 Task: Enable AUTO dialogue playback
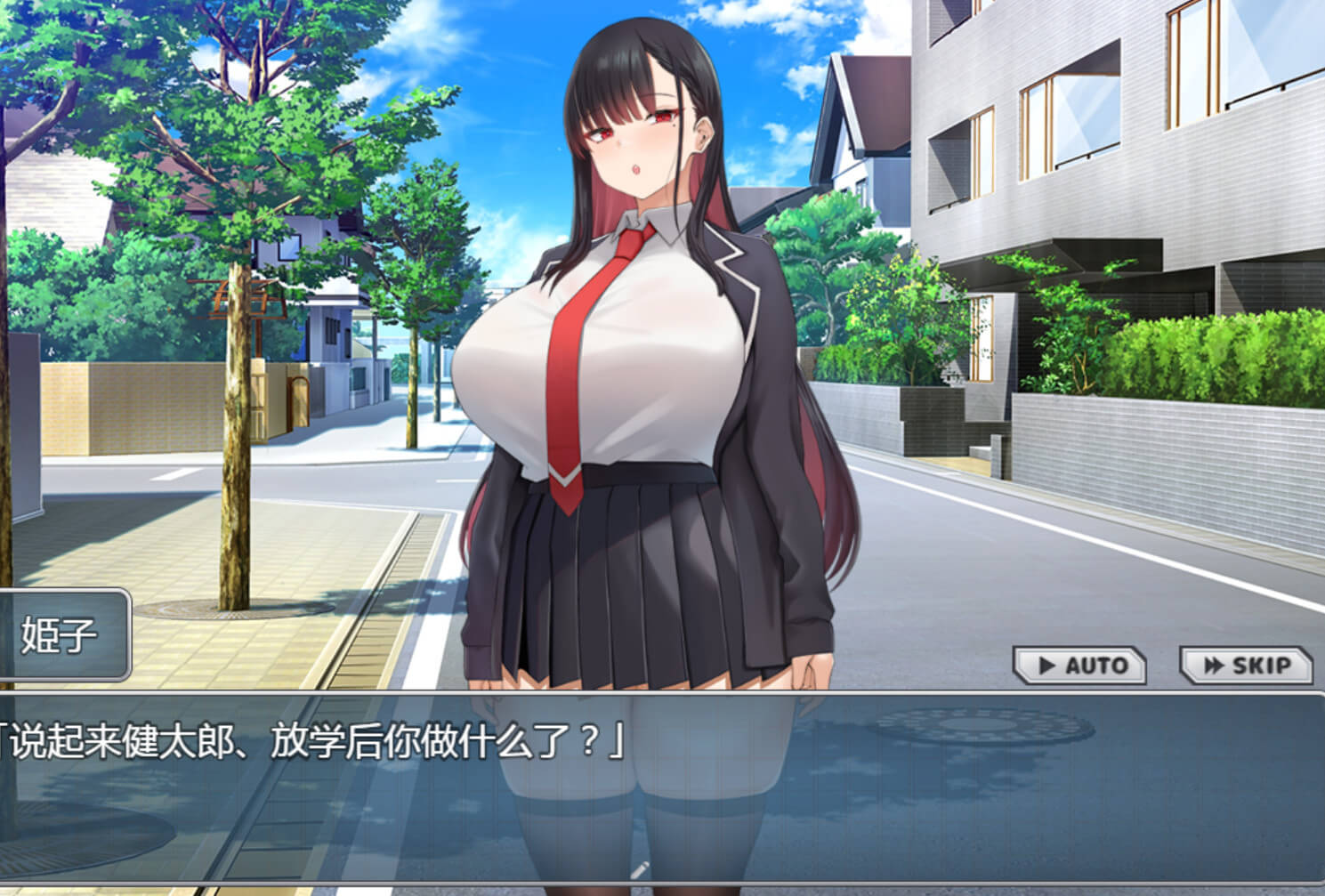pos(1080,666)
